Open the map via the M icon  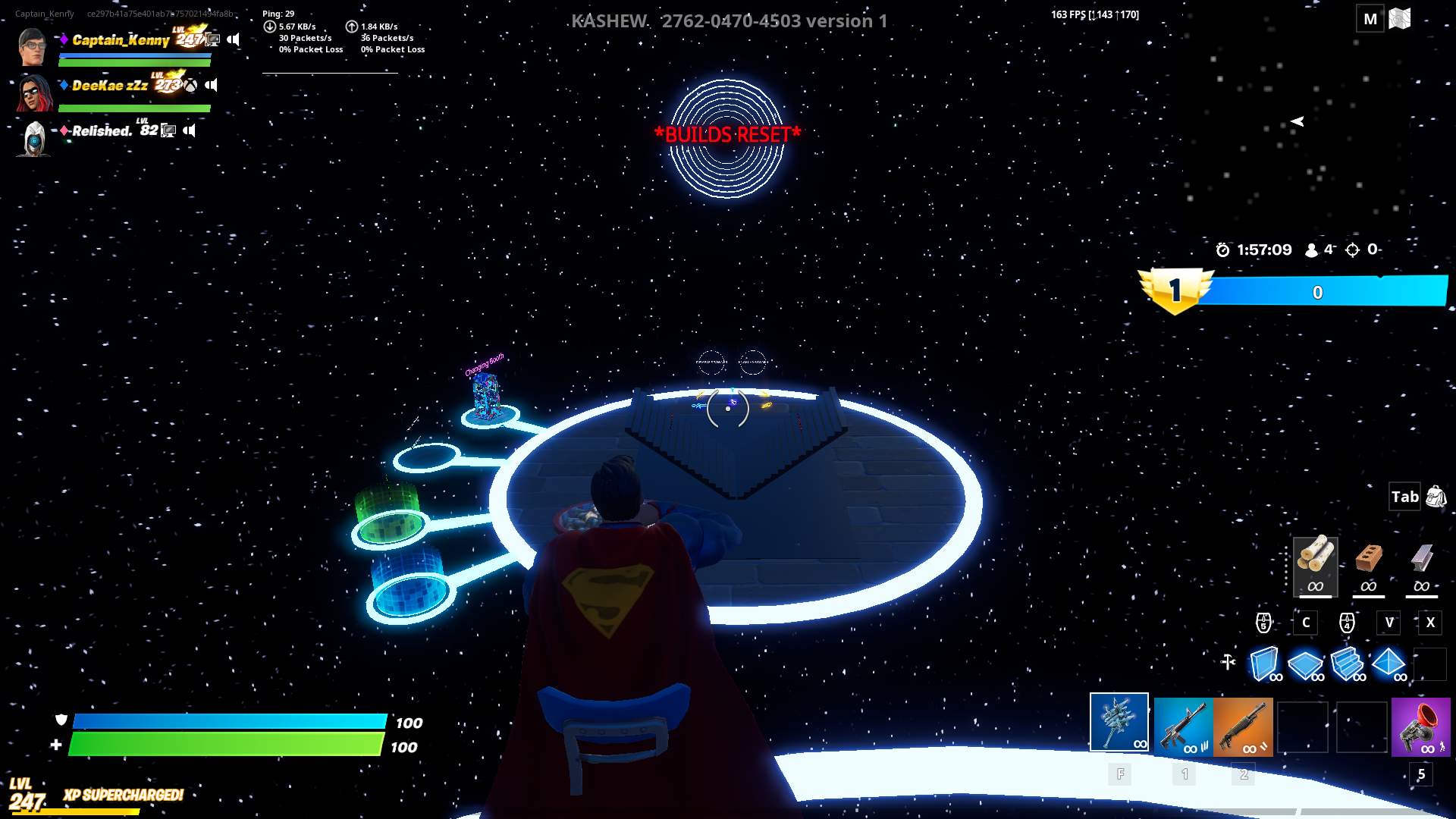pyautogui.click(x=1371, y=18)
